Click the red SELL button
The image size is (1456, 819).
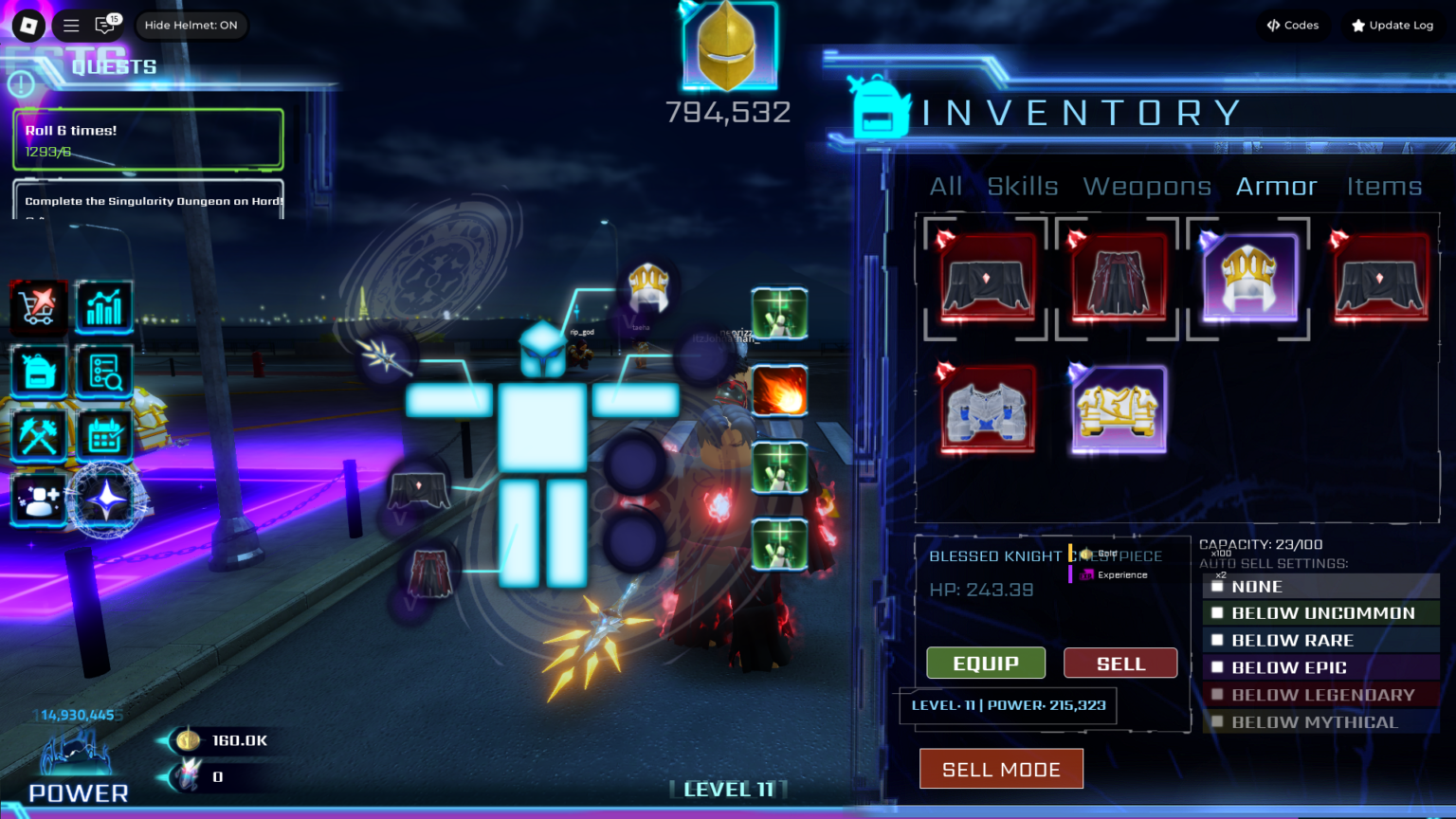pyautogui.click(x=1120, y=664)
